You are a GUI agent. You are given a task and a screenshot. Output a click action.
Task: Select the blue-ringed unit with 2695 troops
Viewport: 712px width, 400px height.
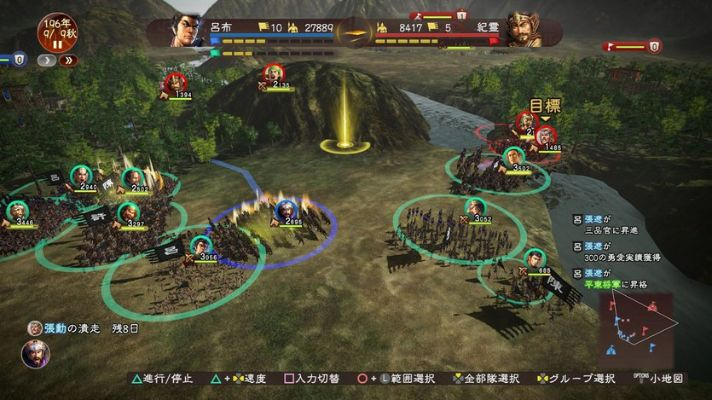coord(286,210)
